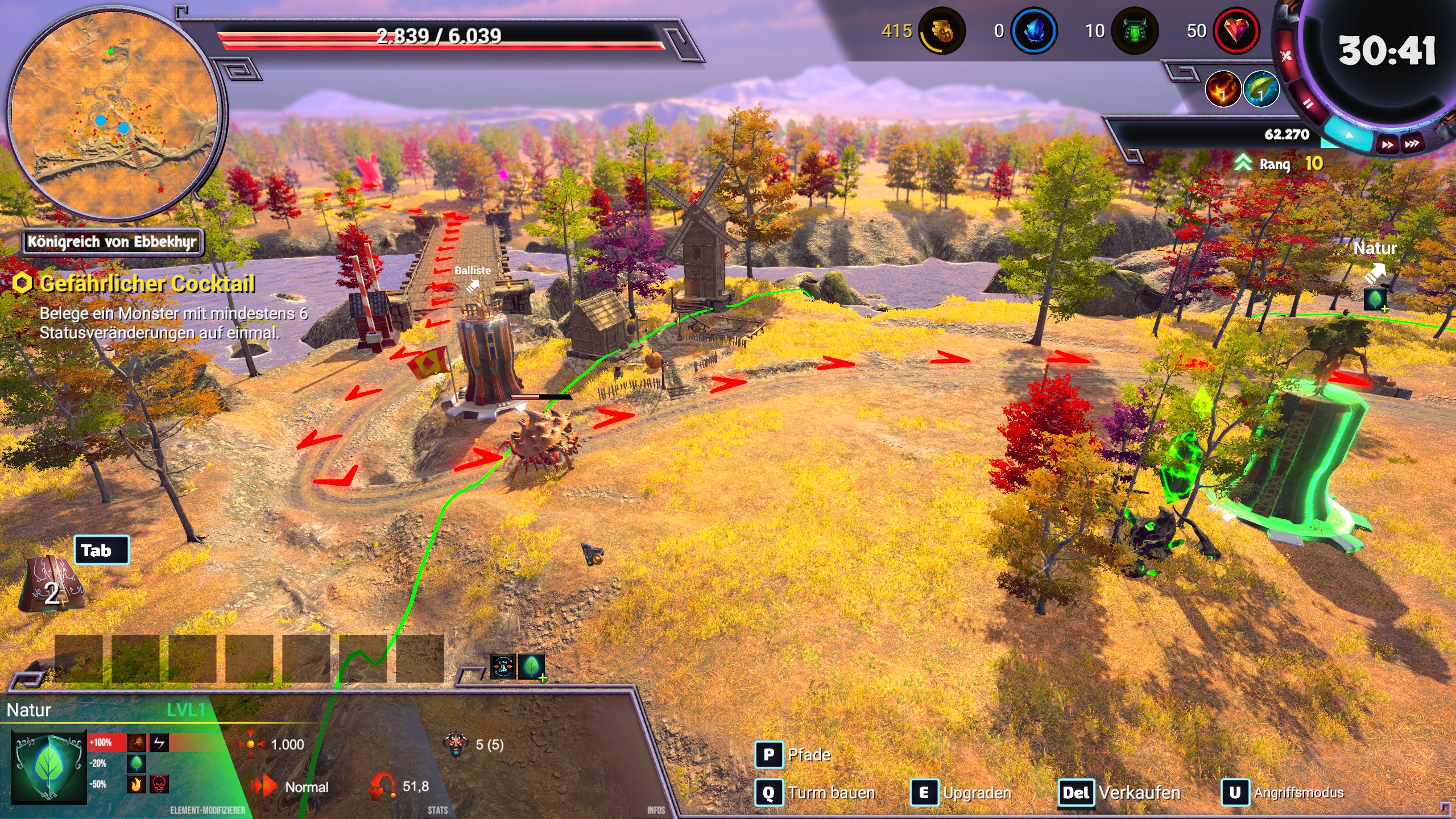Open the circular minimap
This screenshot has height=819, width=1456.
[x=114, y=114]
